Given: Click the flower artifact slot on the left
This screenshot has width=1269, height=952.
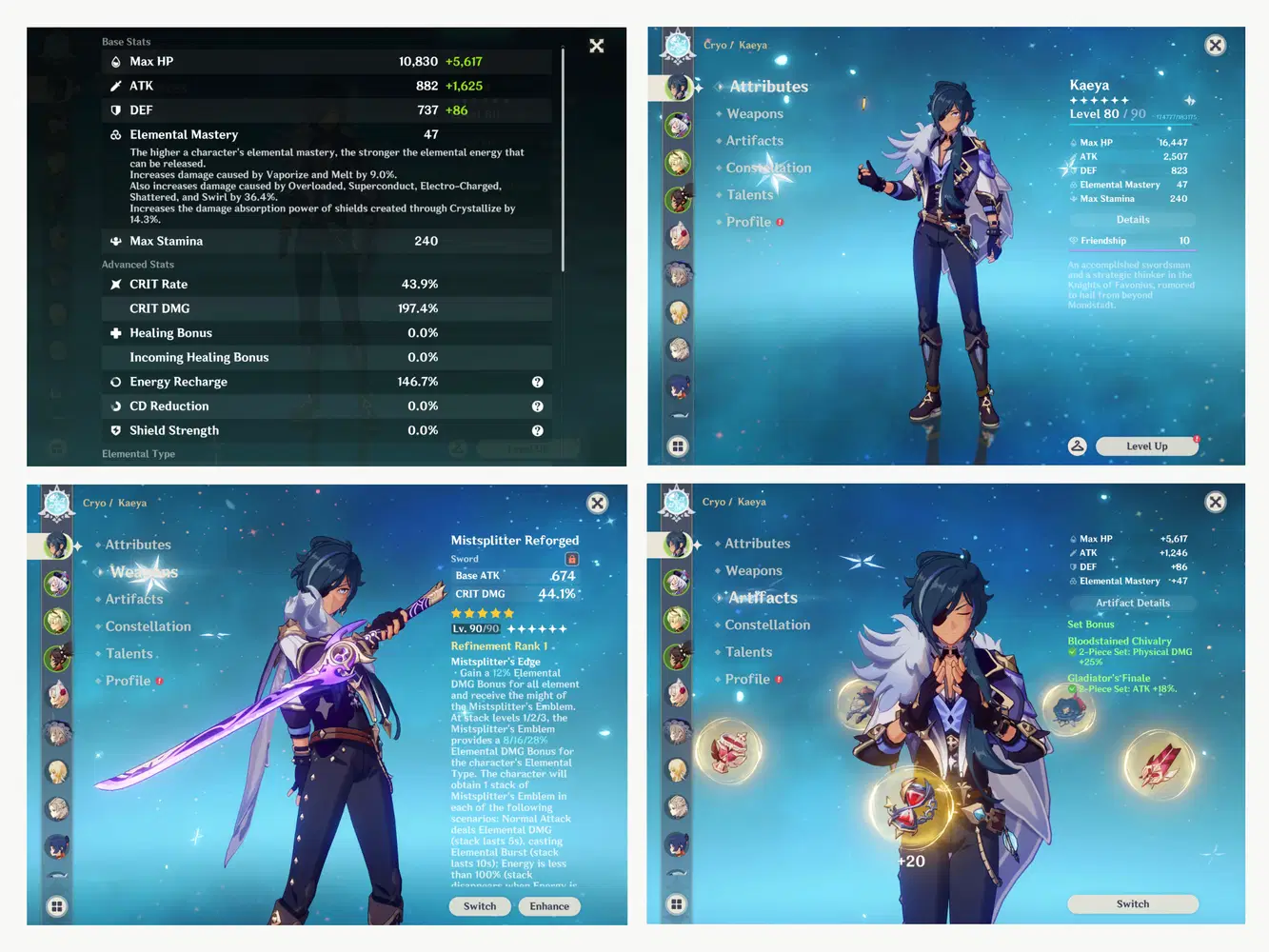Looking at the screenshot, I should pyautogui.click(x=728, y=751).
